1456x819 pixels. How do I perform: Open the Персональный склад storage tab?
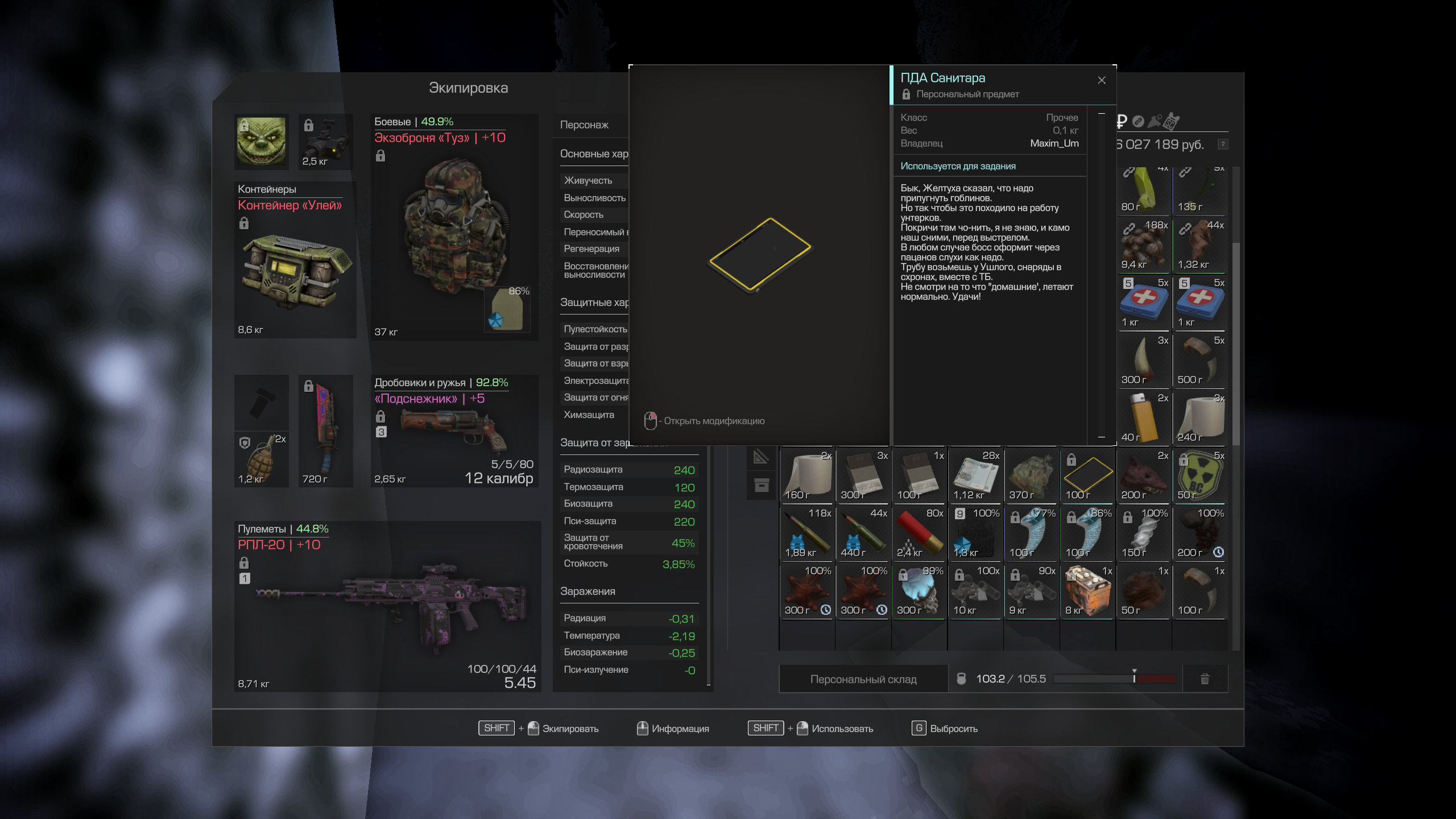[863, 679]
